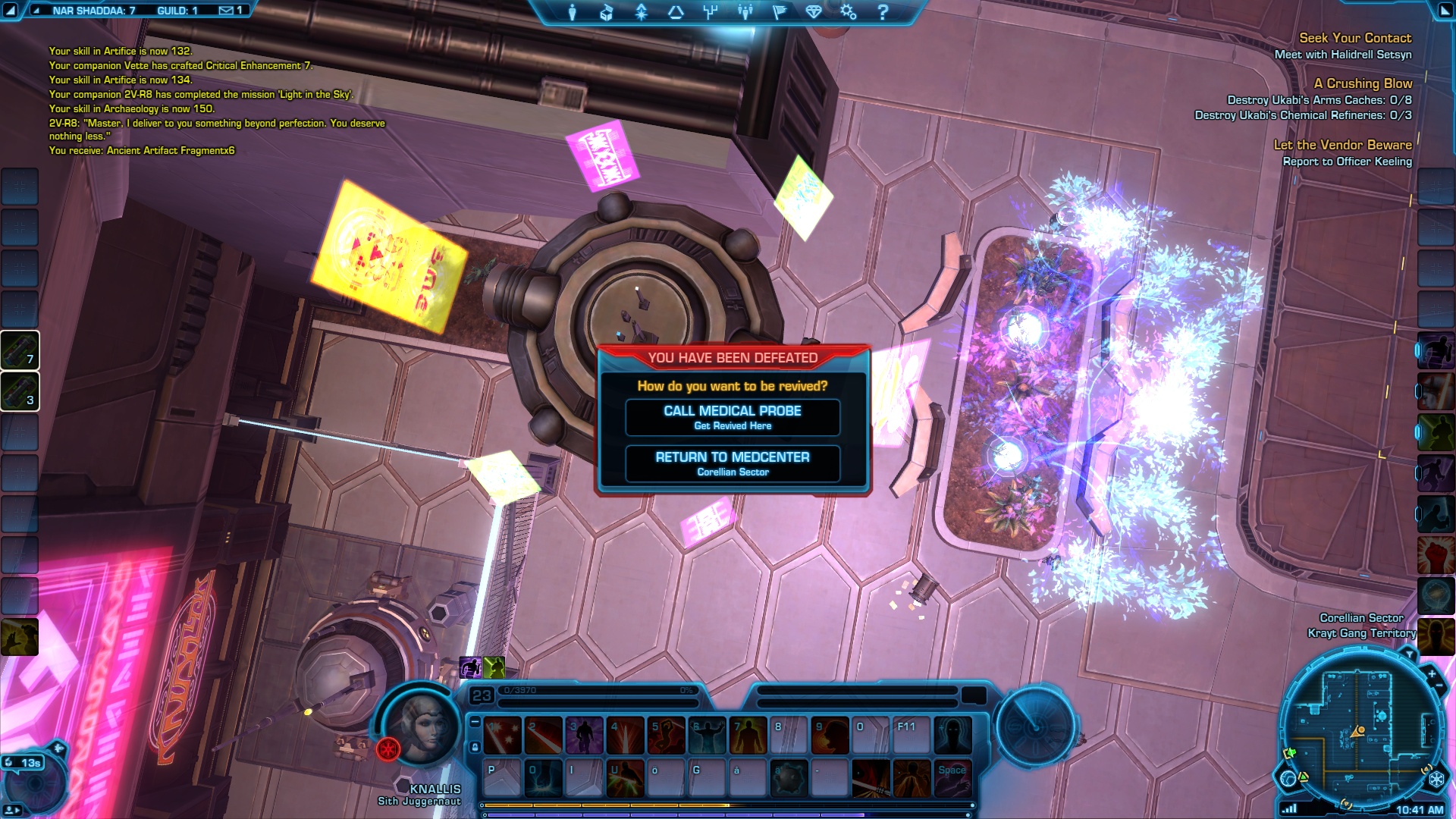This screenshot has width=1456, height=819.
Task: Open the minimap filter funnel button
Action: tap(1409, 654)
